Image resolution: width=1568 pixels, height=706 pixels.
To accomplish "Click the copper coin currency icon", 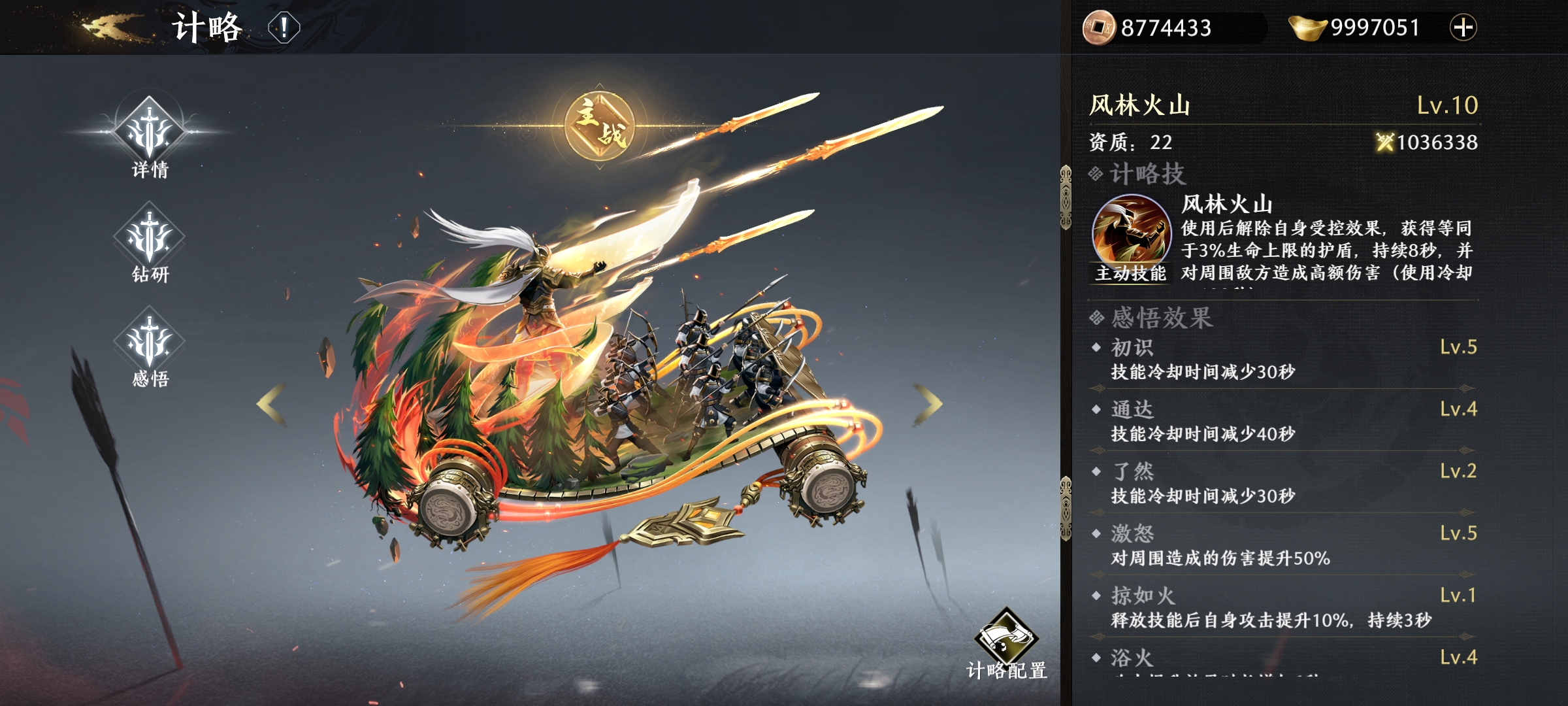I will pyautogui.click(x=1100, y=27).
